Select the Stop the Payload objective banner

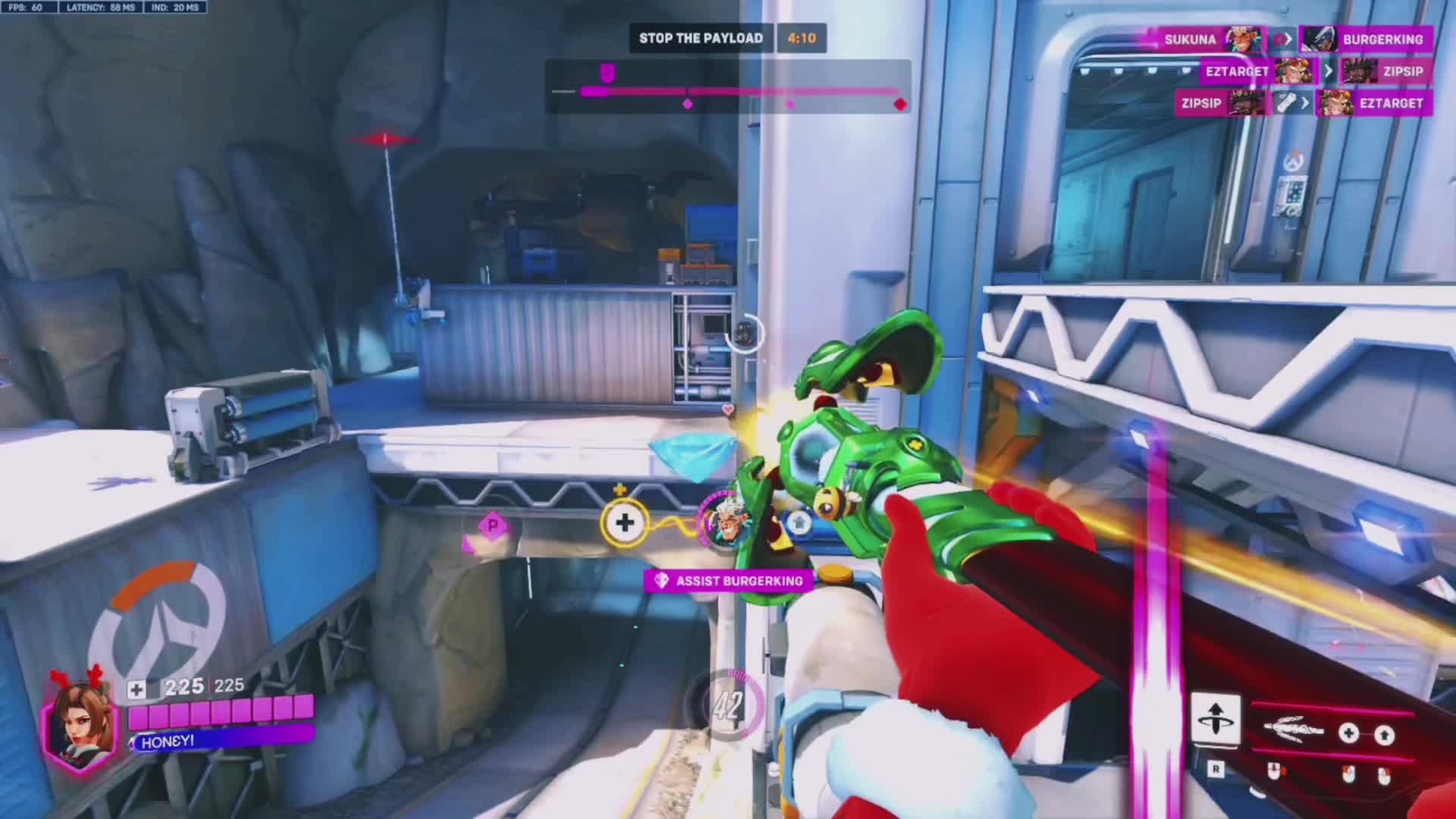pyautogui.click(x=701, y=38)
